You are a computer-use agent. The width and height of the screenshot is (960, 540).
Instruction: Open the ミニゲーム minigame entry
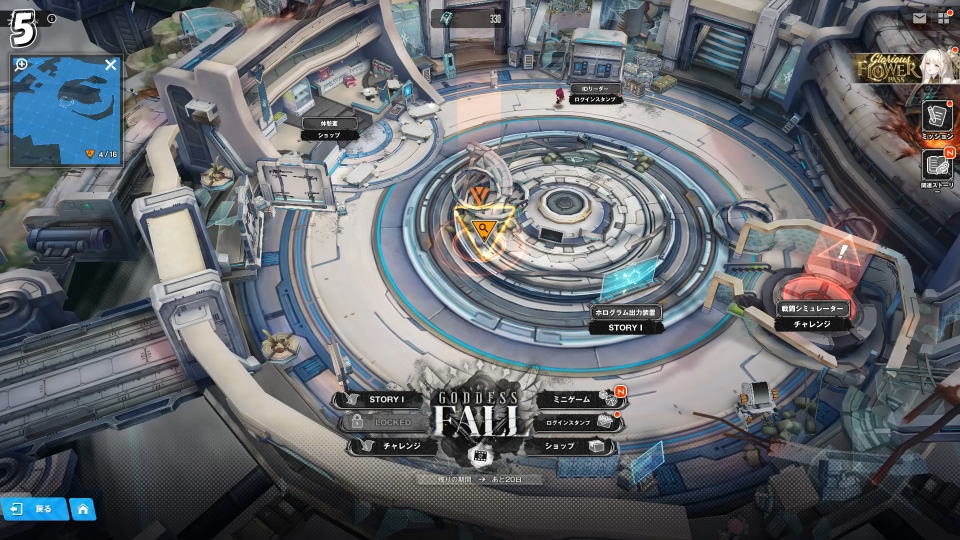point(572,399)
